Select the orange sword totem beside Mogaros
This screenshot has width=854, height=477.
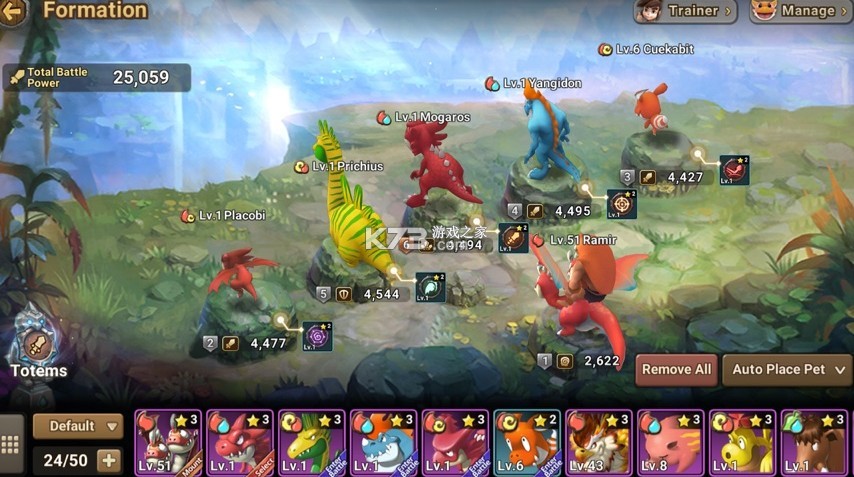pyautogui.click(x=513, y=238)
